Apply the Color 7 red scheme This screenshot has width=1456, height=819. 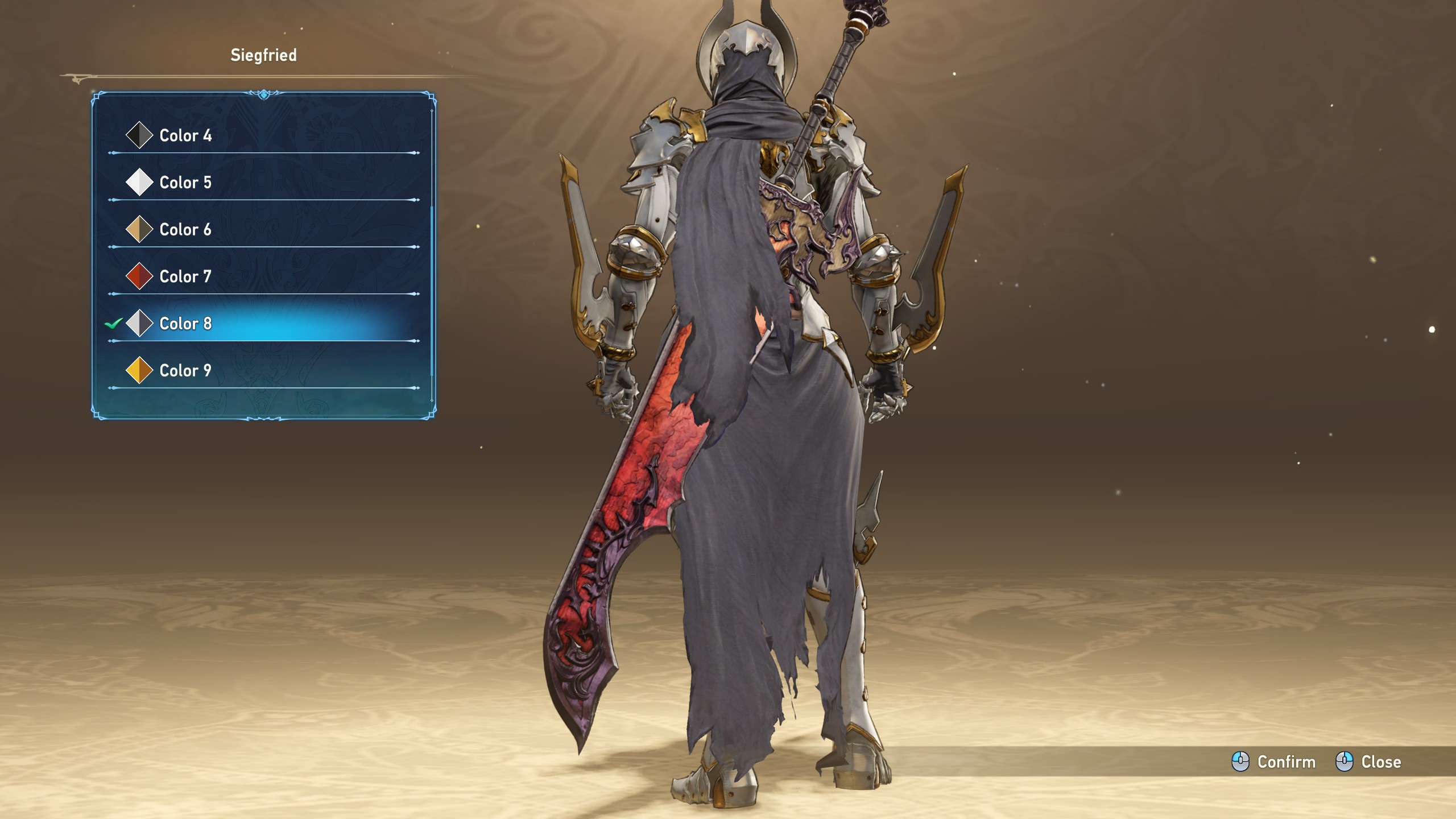coord(185,277)
